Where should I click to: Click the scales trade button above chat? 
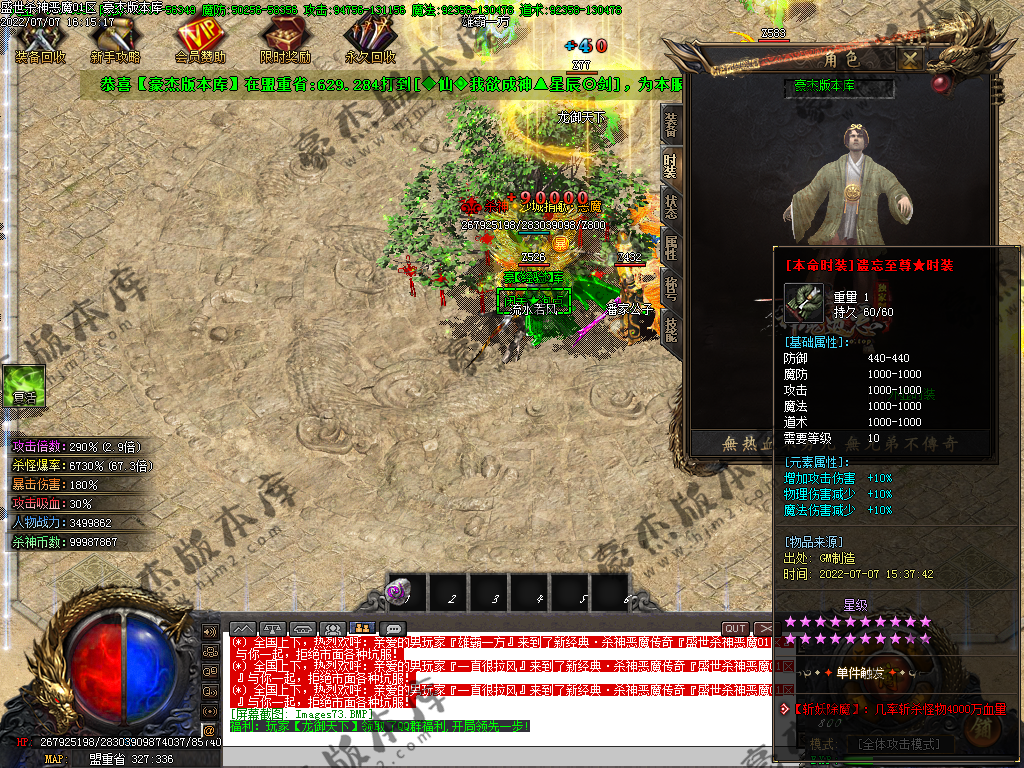(x=272, y=629)
